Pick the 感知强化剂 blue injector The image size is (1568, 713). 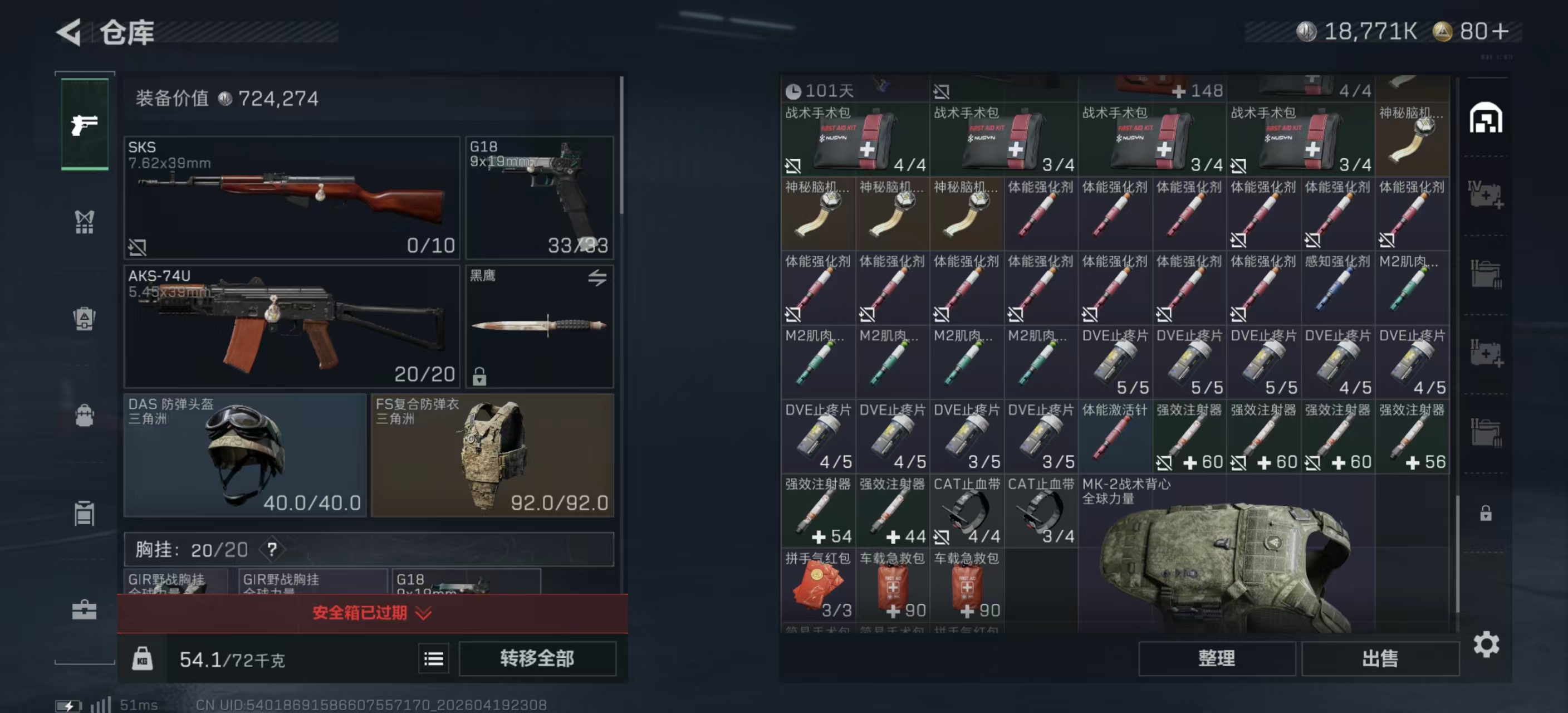click(1337, 288)
